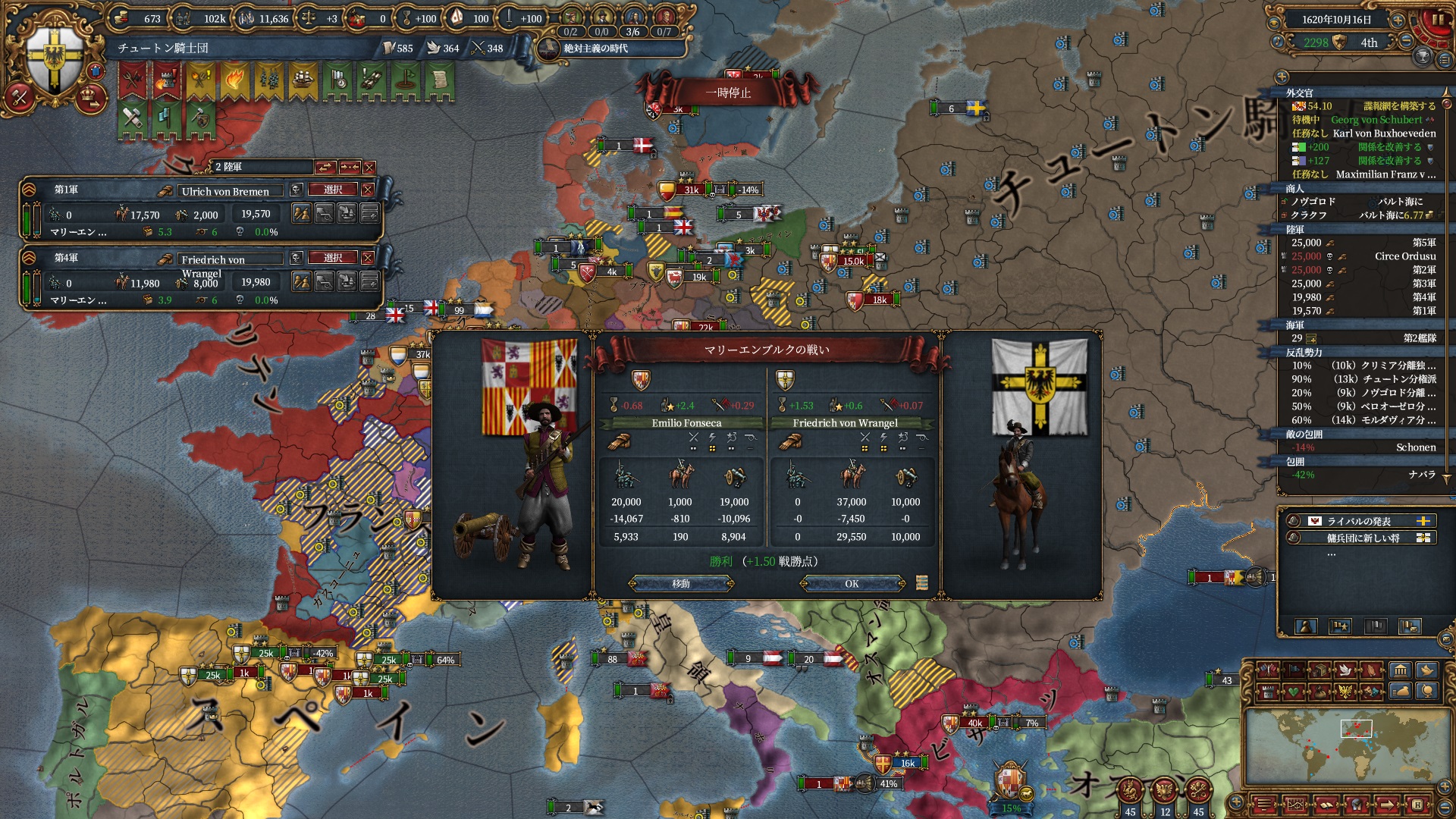This screenshot has width=1456, height=819.
Task: Open the Teutonic Order coat of arms shield
Action: coord(55,59)
